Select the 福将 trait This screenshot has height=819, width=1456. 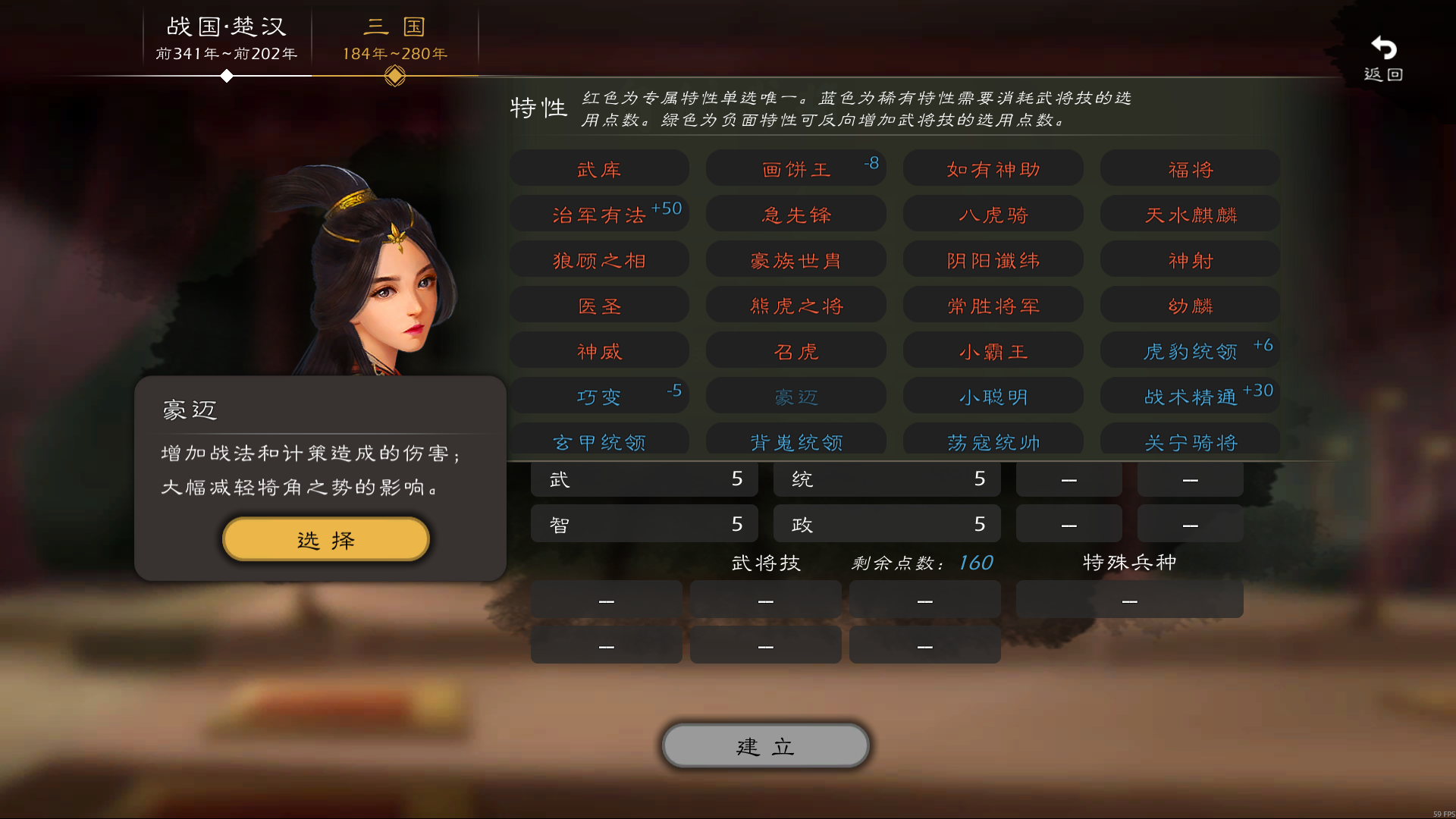point(1189,168)
